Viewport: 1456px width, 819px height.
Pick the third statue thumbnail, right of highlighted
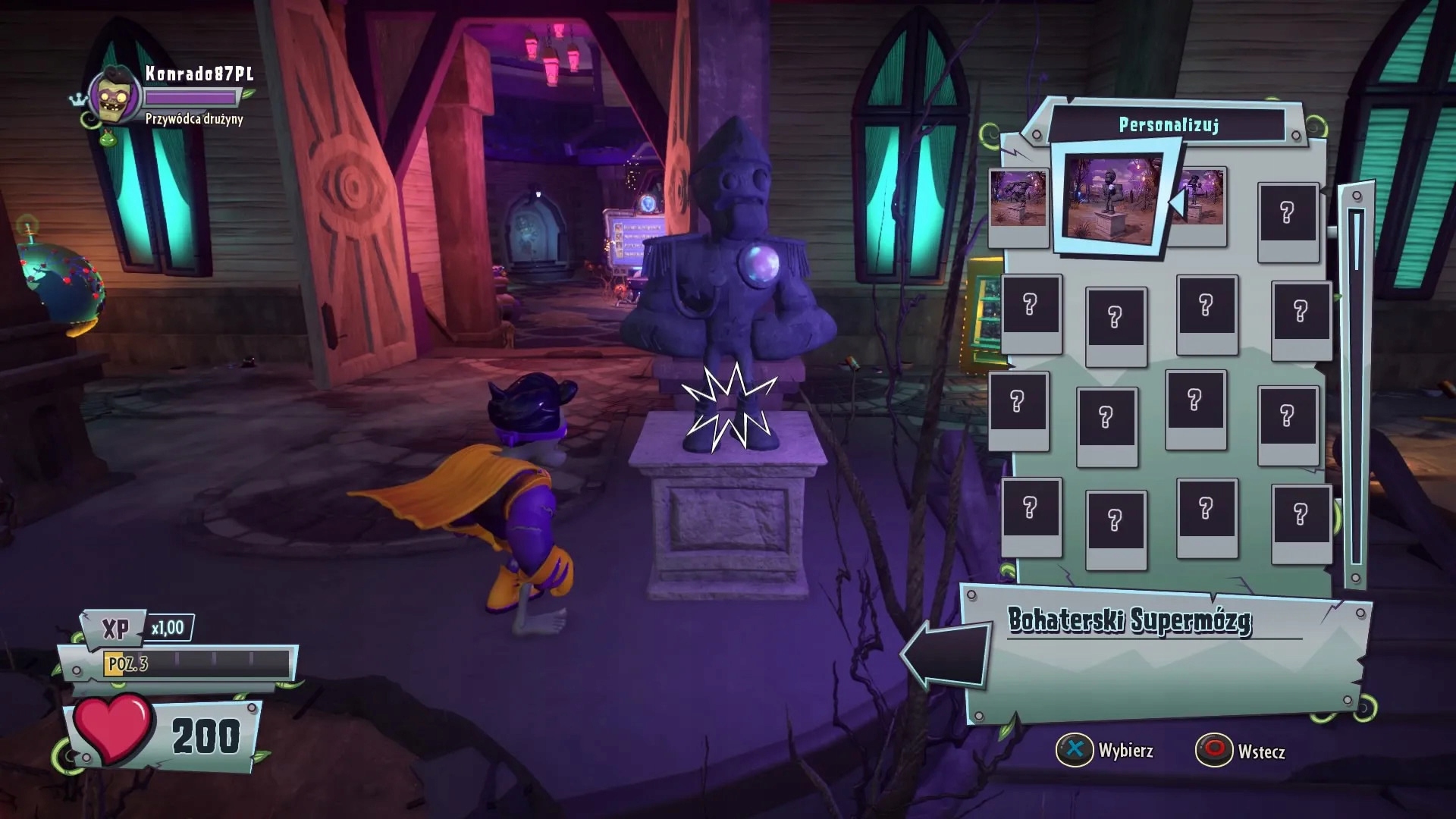pyautogui.click(x=1203, y=199)
